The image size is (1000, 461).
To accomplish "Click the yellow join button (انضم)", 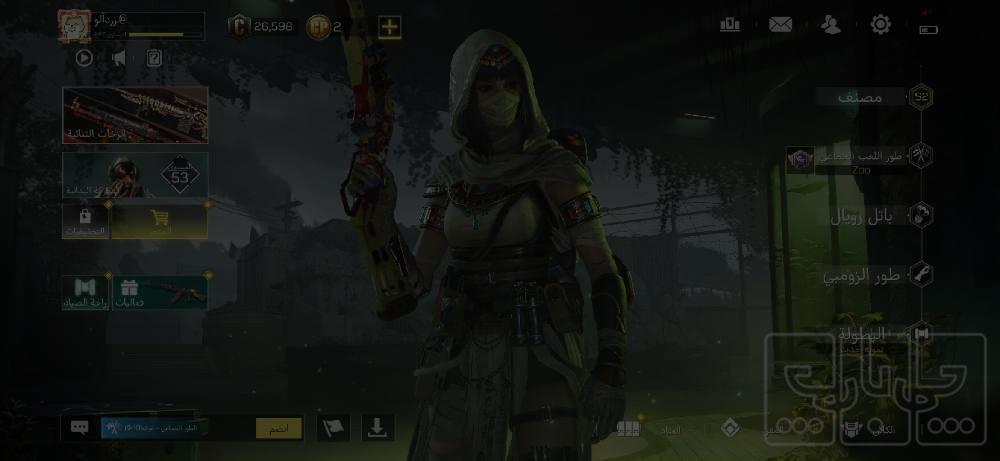I will click(x=278, y=428).
